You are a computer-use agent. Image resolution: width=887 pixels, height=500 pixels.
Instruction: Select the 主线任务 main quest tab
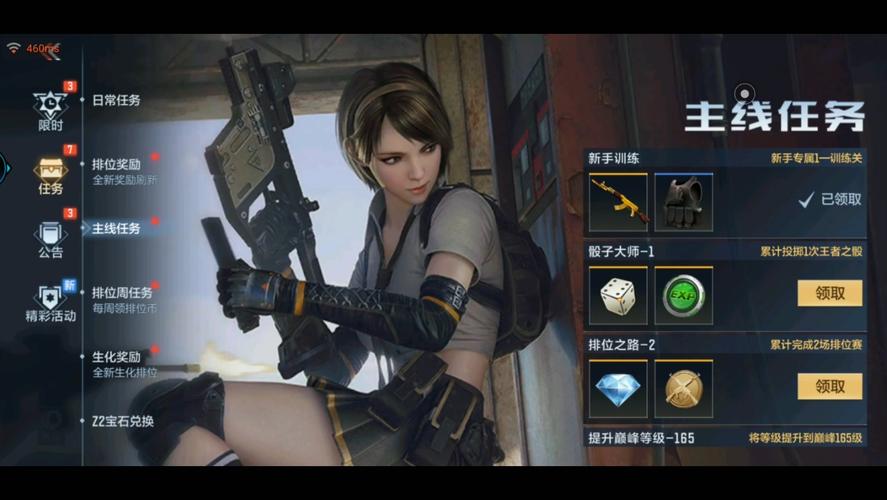coord(116,228)
